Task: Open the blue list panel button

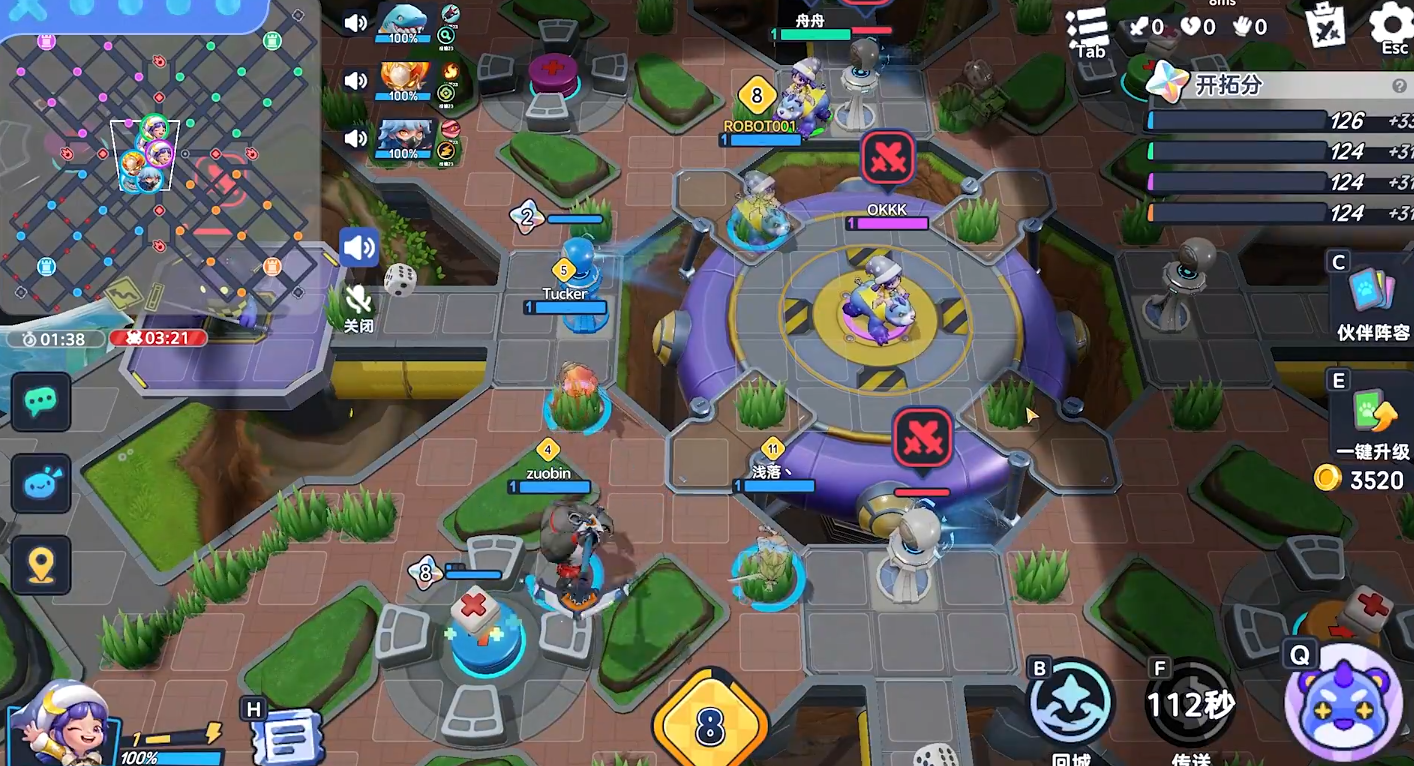Action: pos(287,736)
